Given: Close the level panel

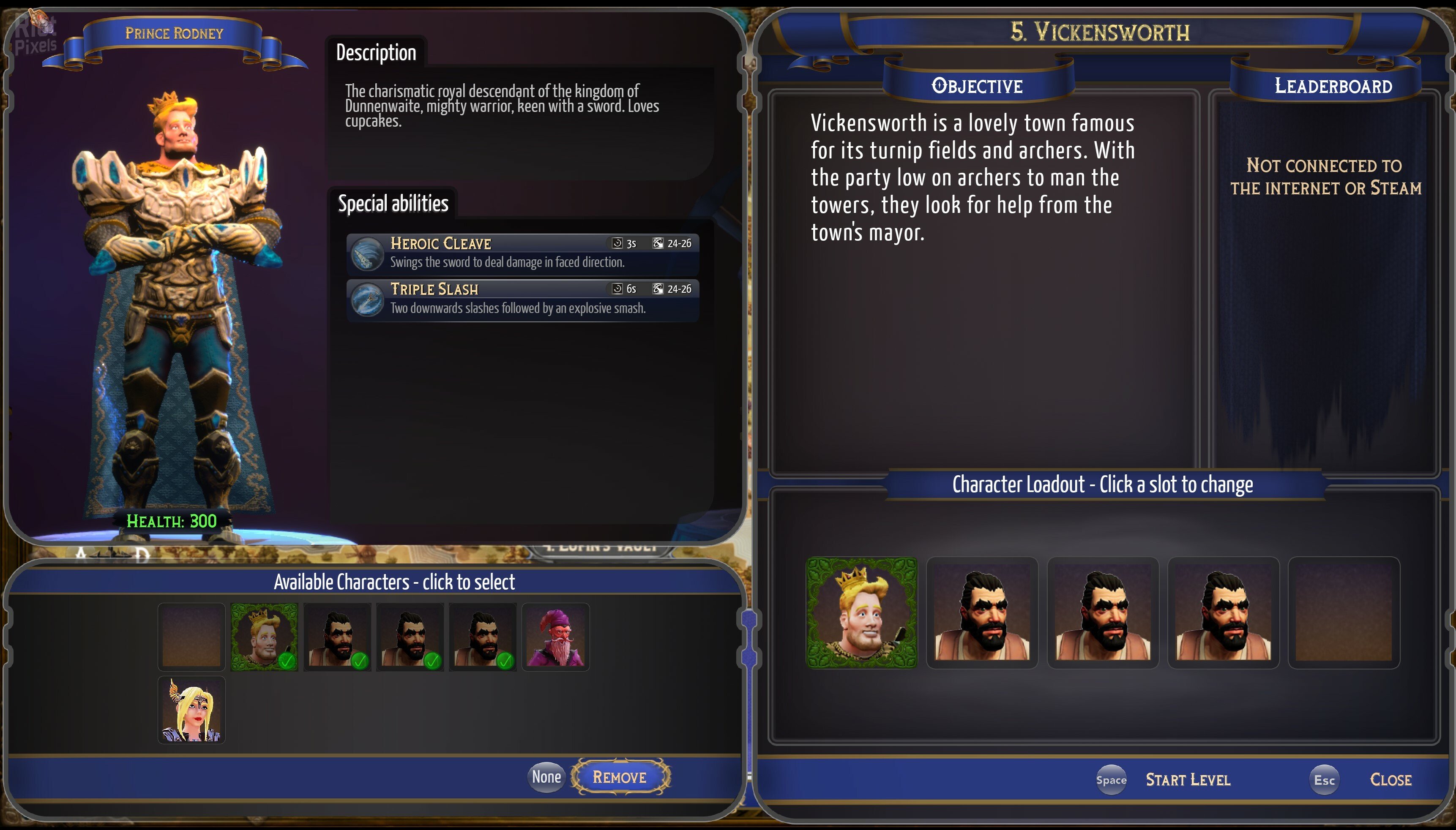Looking at the screenshot, I should (x=1390, y=779).
